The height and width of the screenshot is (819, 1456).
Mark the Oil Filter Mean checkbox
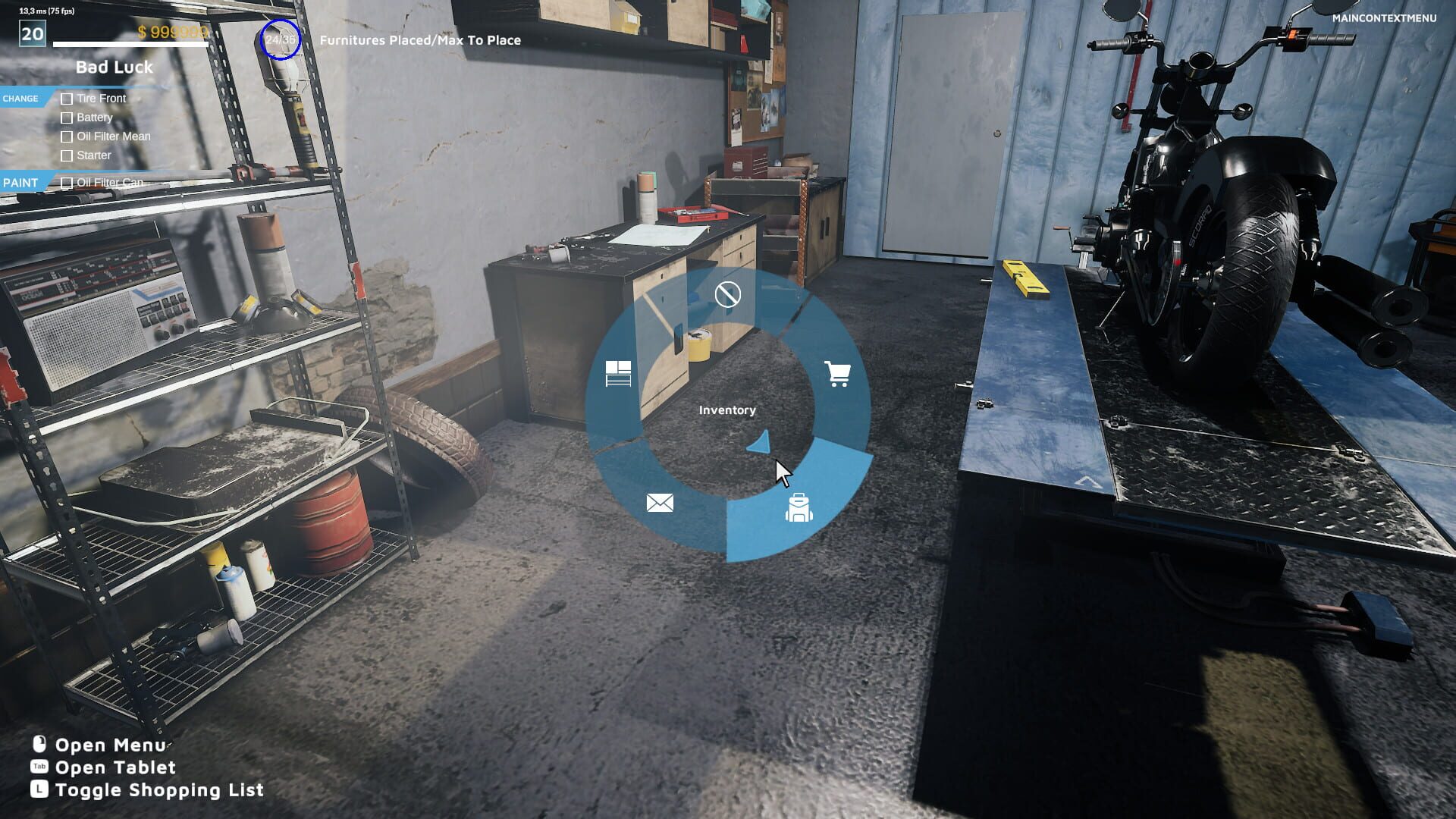point(67,136)
